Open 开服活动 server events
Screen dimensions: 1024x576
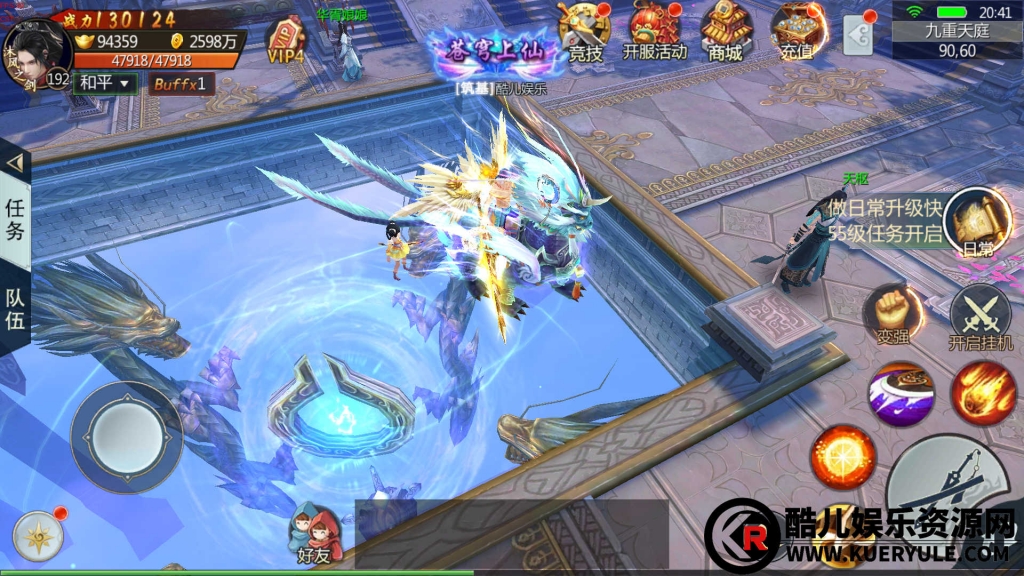[655, 33]
